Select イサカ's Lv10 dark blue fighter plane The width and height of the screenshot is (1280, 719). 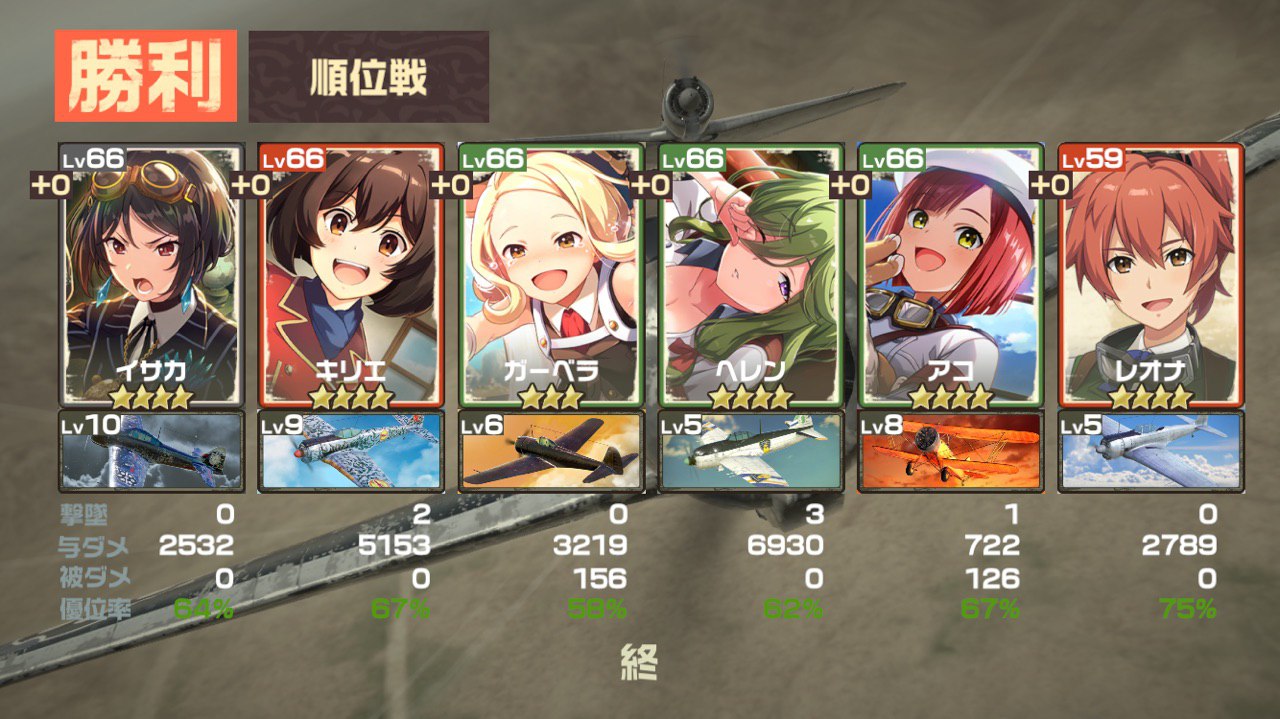coord(151,451)
